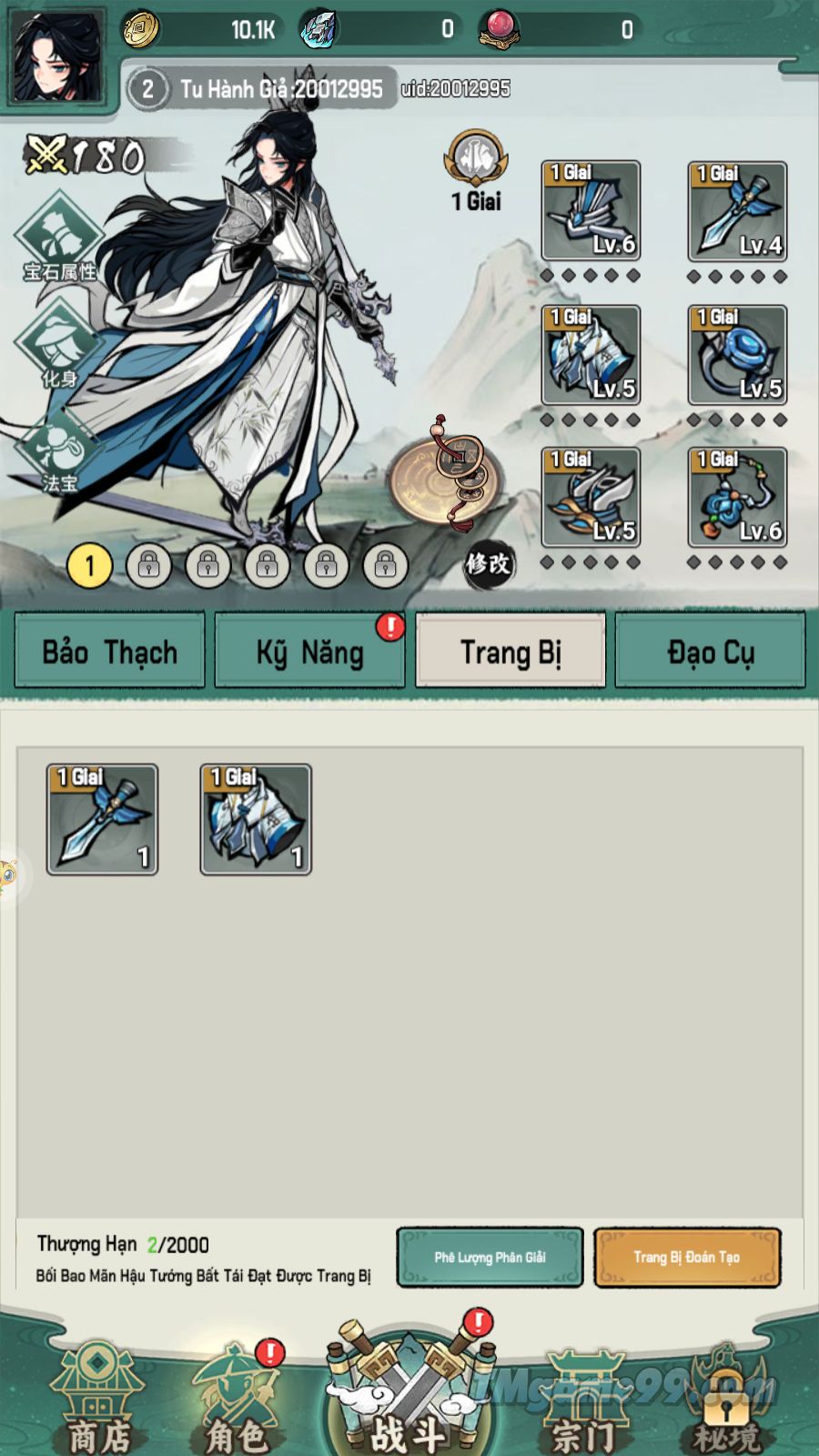Select the armor in the inventory bag

(x=256, y=820)
